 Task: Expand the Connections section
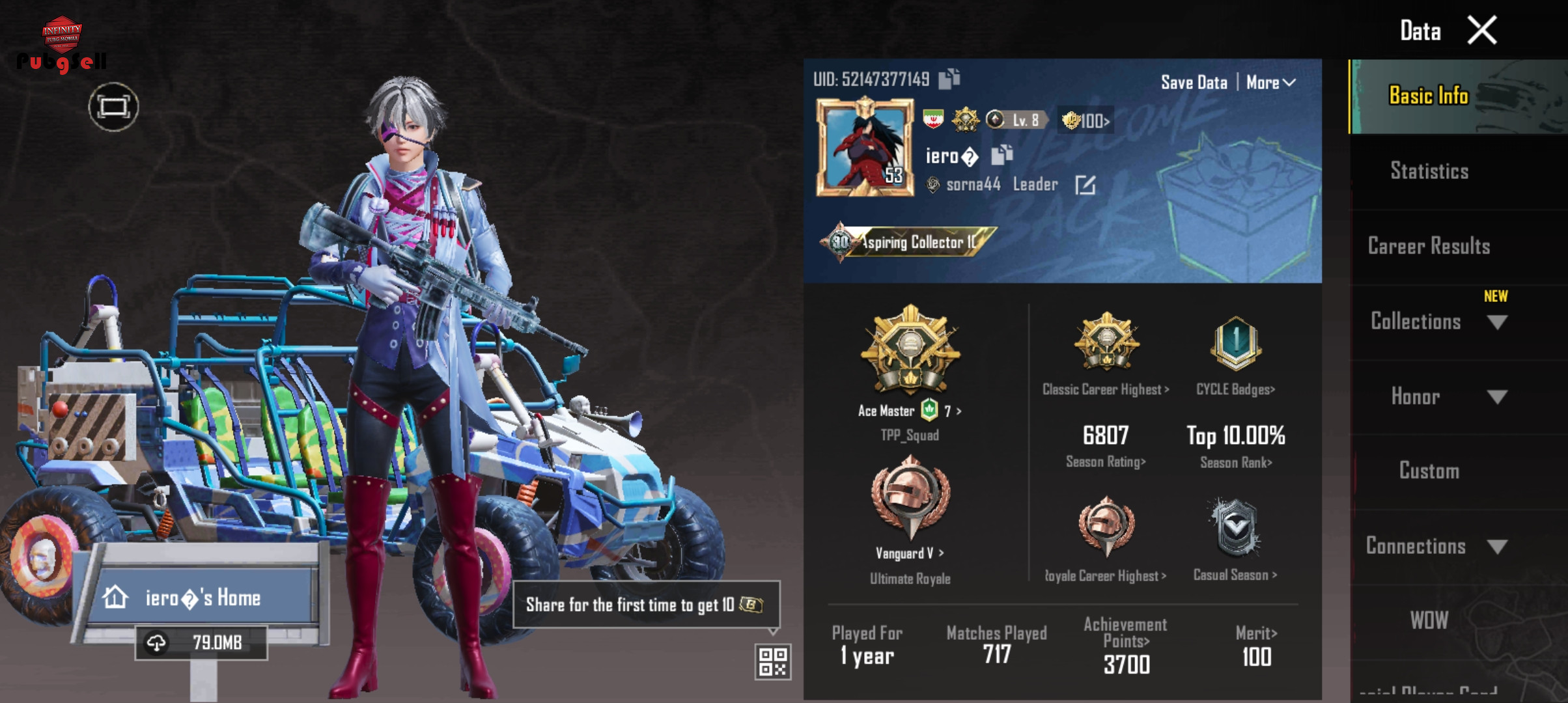1497,547
